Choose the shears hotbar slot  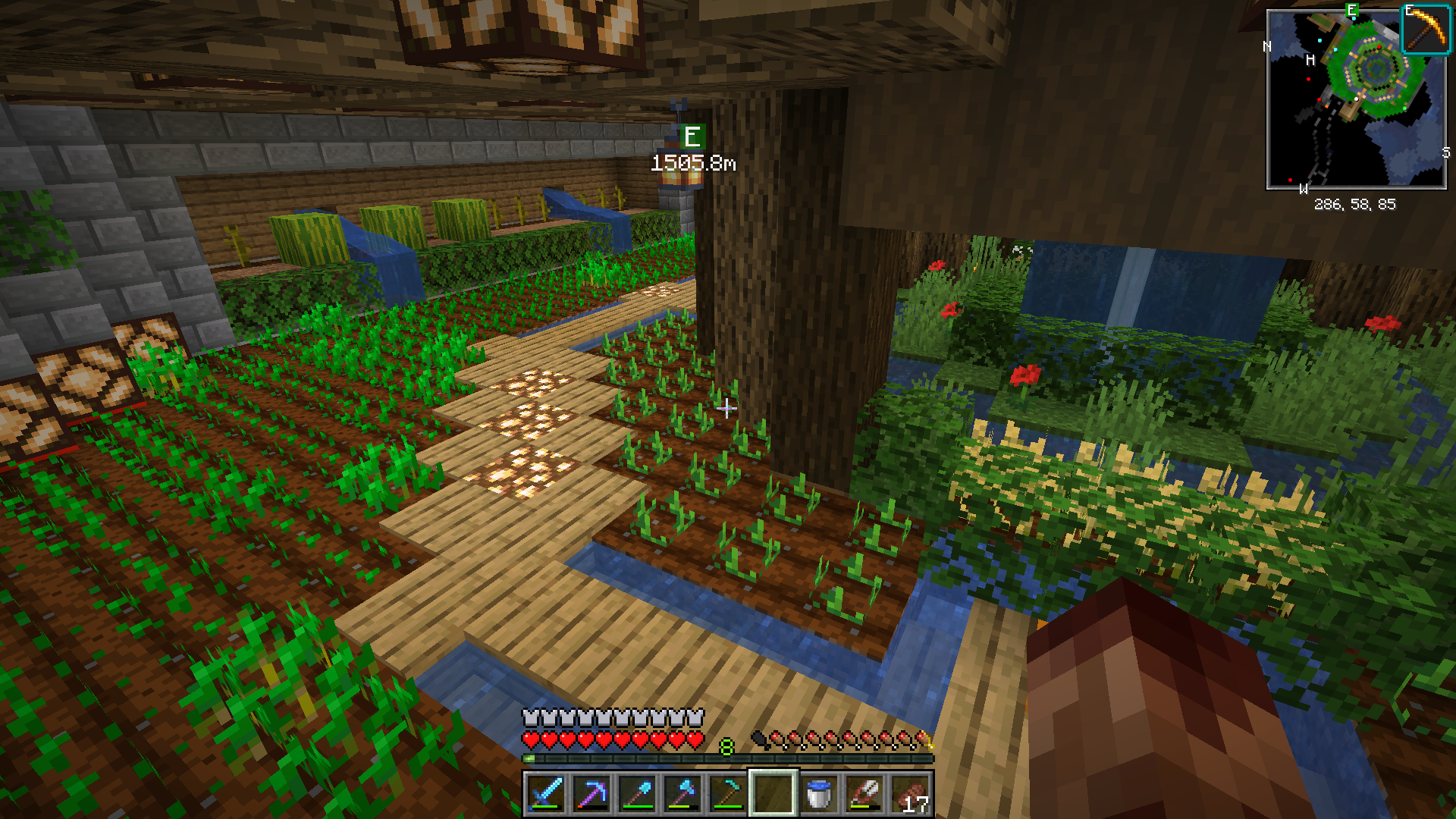(864, 794)
